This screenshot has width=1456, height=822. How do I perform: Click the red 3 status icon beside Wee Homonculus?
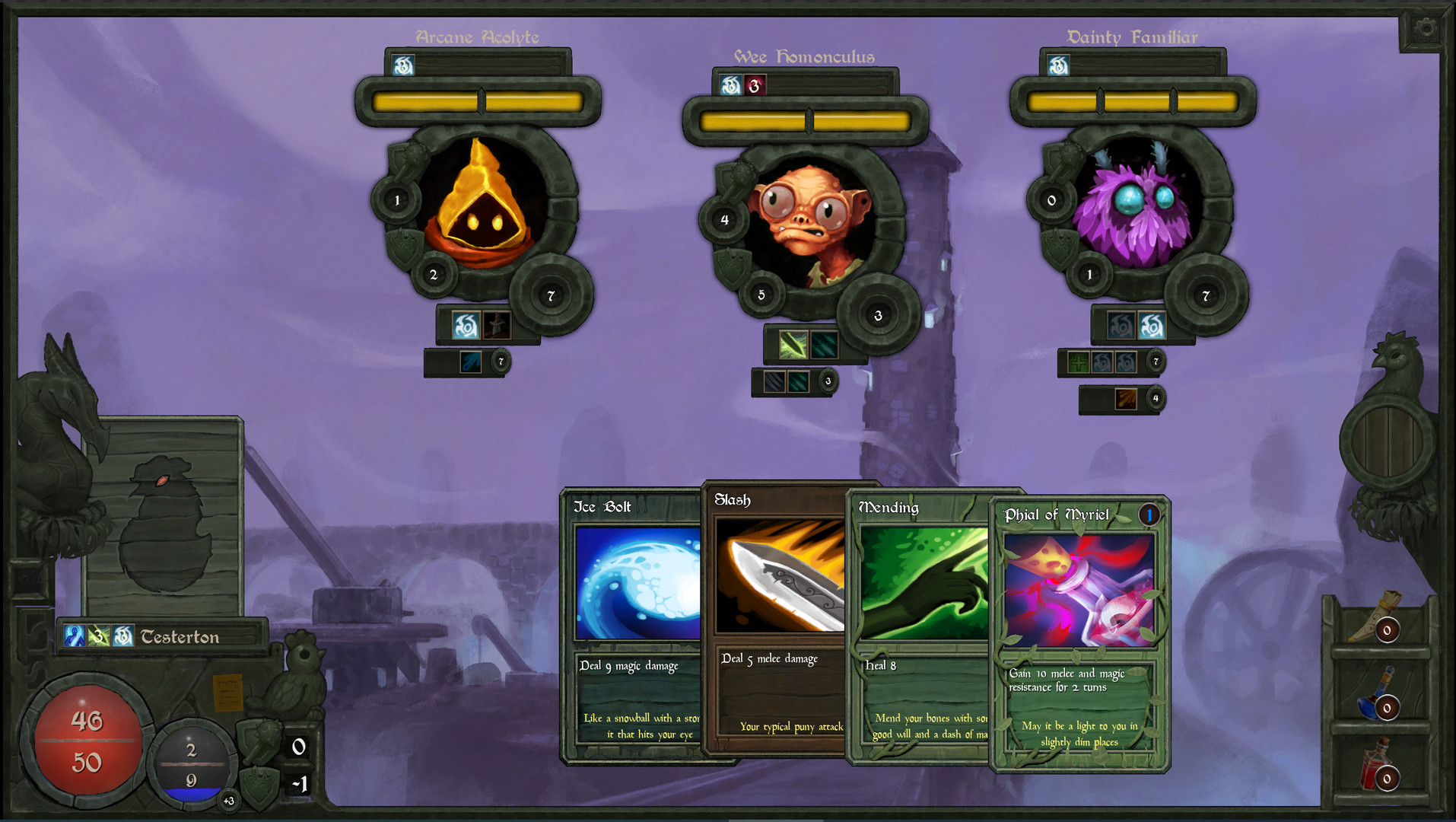coord(754,84)
